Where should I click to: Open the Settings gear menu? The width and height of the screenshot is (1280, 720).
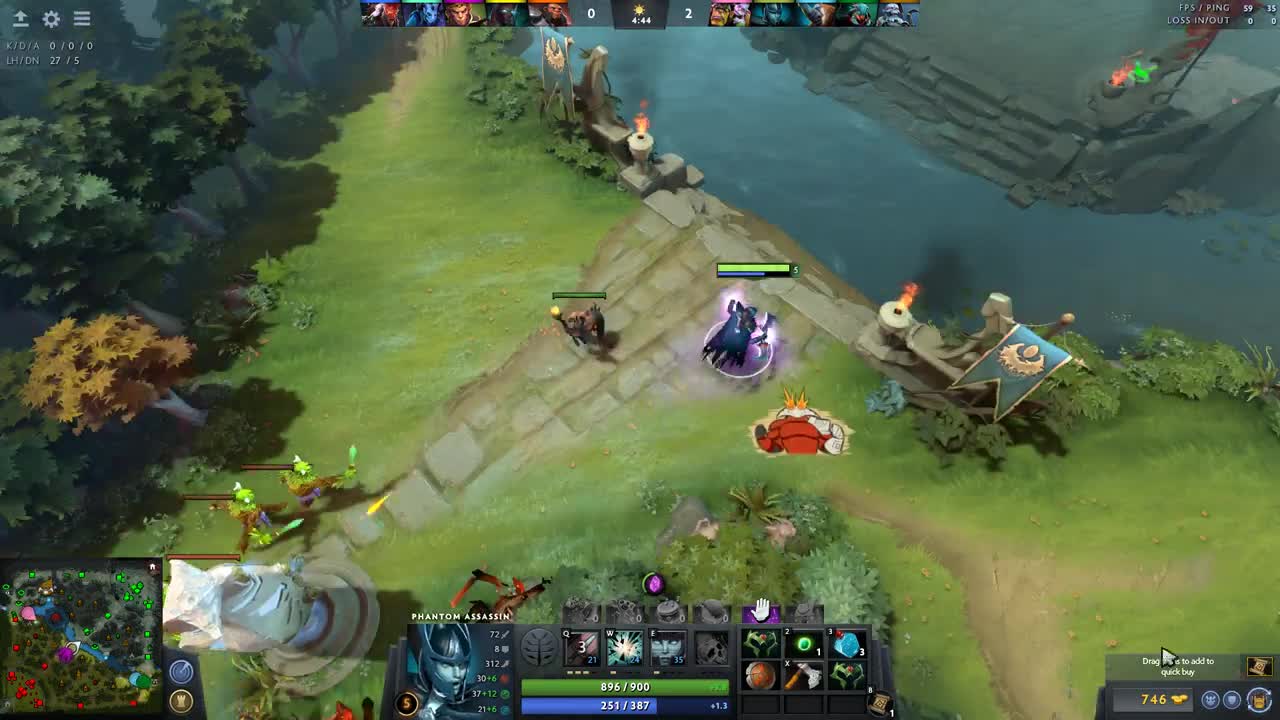pyautogui.click(x=51, y=19)
